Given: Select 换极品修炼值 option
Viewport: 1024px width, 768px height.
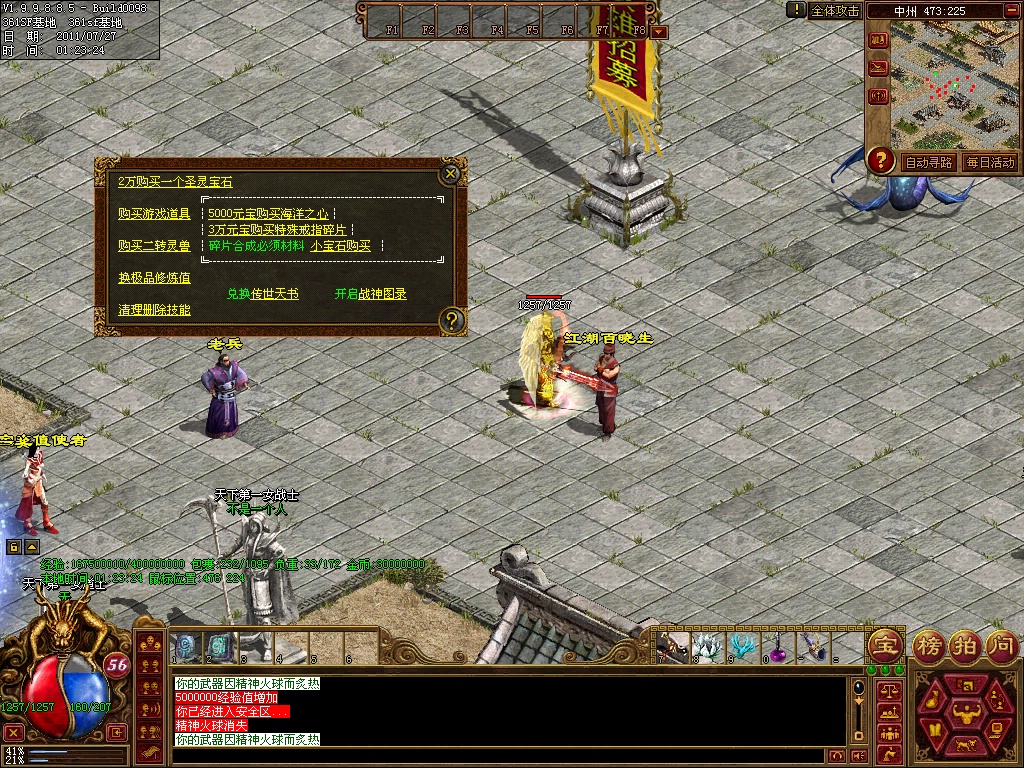Looking at the screenshot, I should [x=154, y=278].
